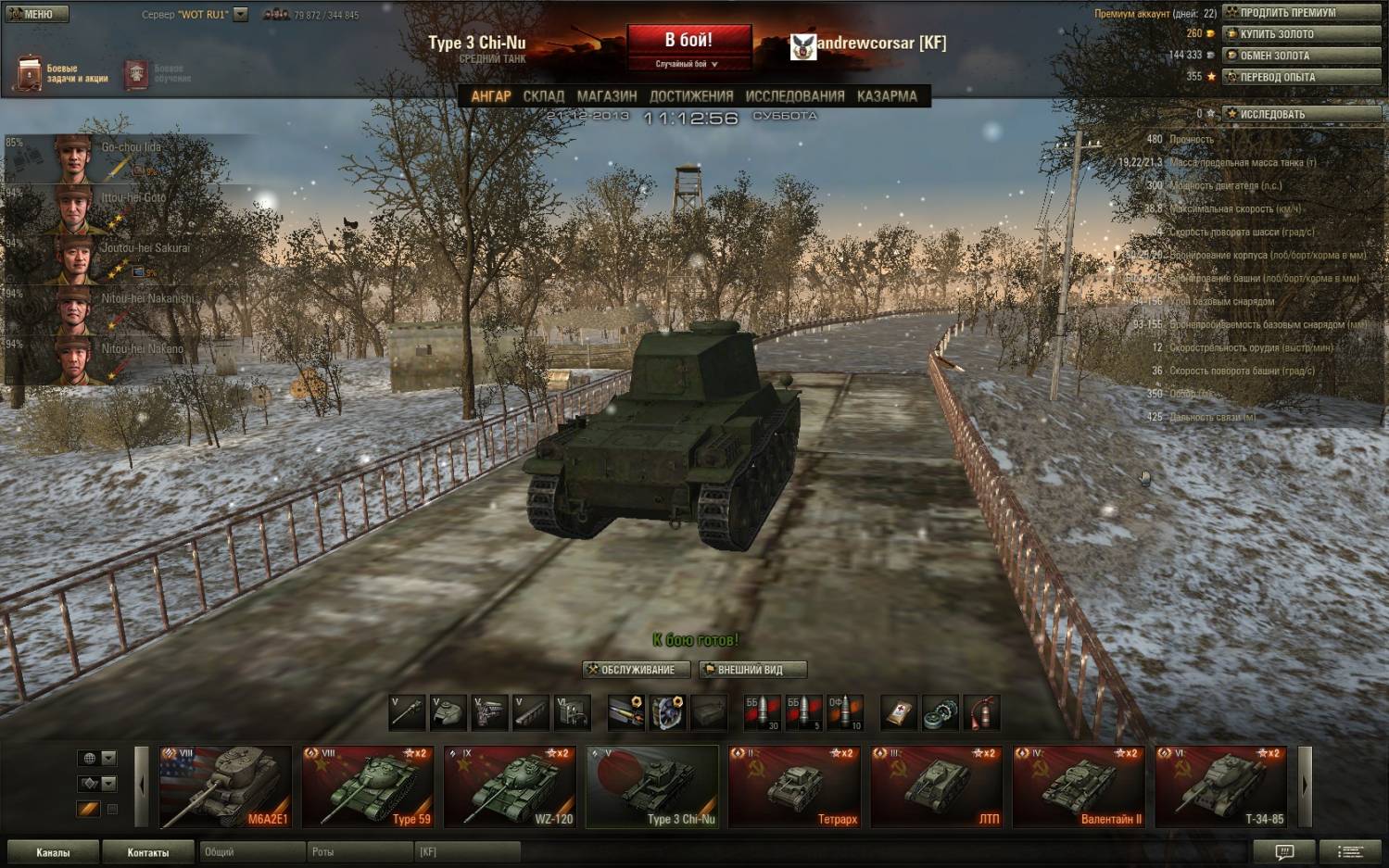Choose the Type 59 tank tile
Viewport: 1389px width, 868px height.
coord(368,786)
